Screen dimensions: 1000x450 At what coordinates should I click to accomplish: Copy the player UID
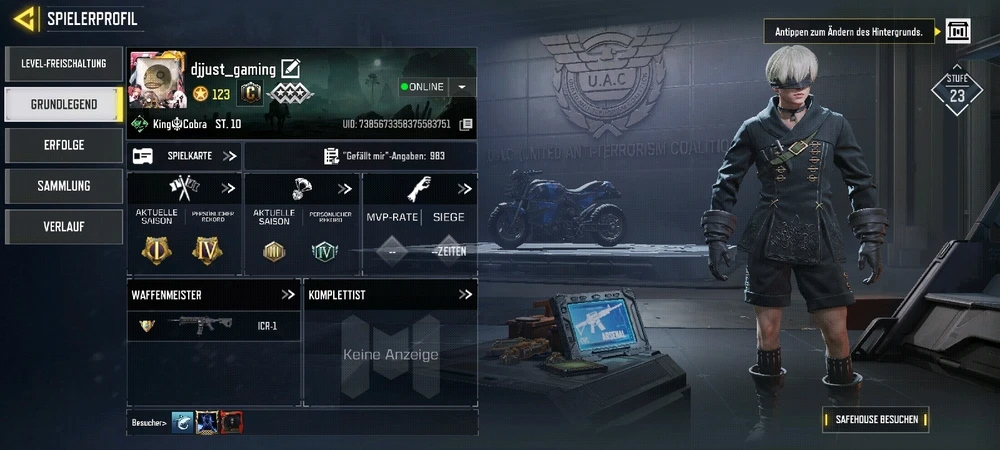click(x=466, y=125)
